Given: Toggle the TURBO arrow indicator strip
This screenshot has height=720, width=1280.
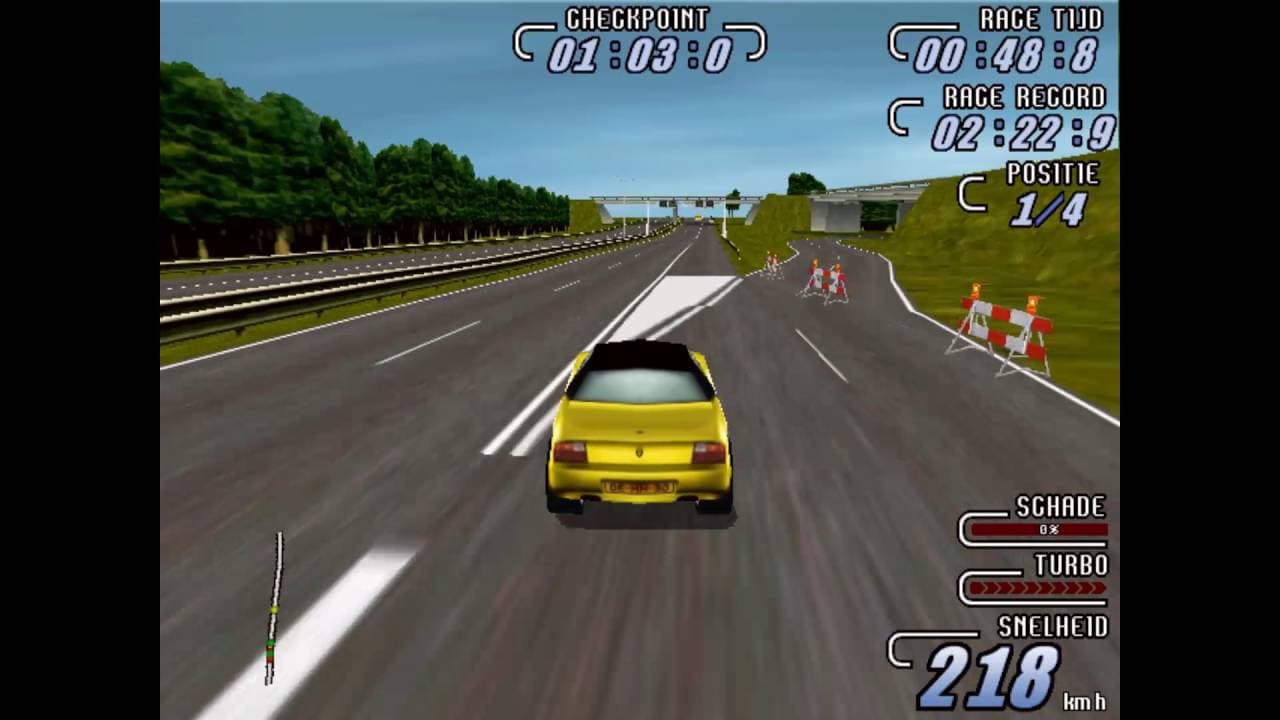Looking at the screenshot, I should tap(1036, 589).
